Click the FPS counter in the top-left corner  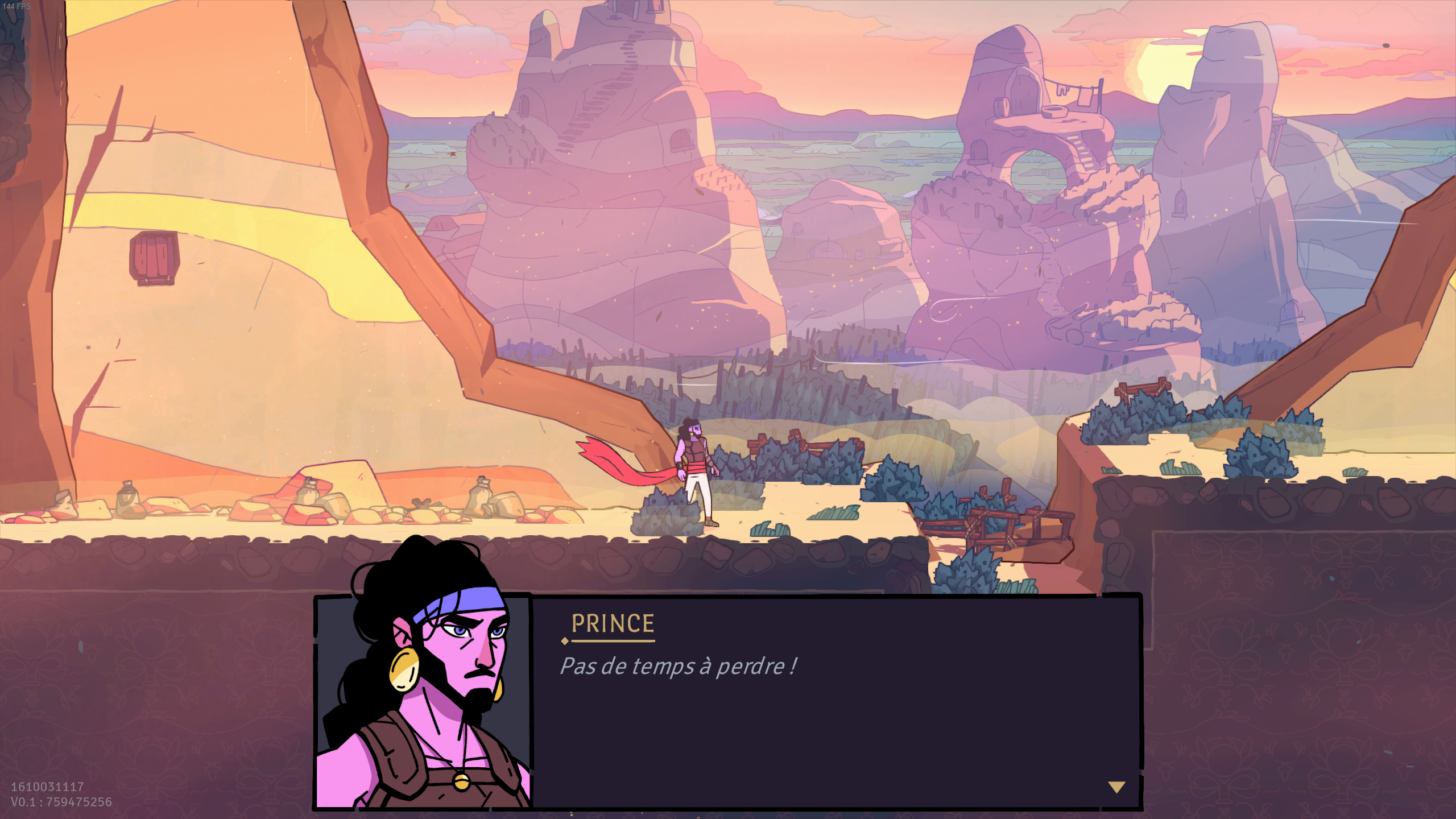[x=18, y=6]
